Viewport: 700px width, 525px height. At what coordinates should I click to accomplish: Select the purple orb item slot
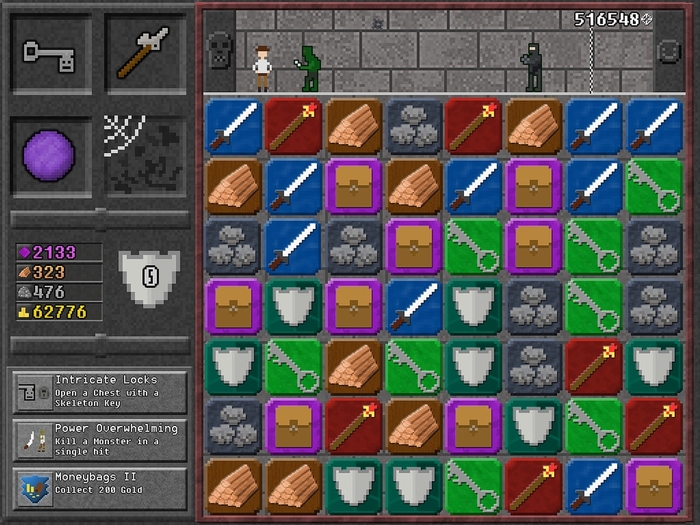51,155
